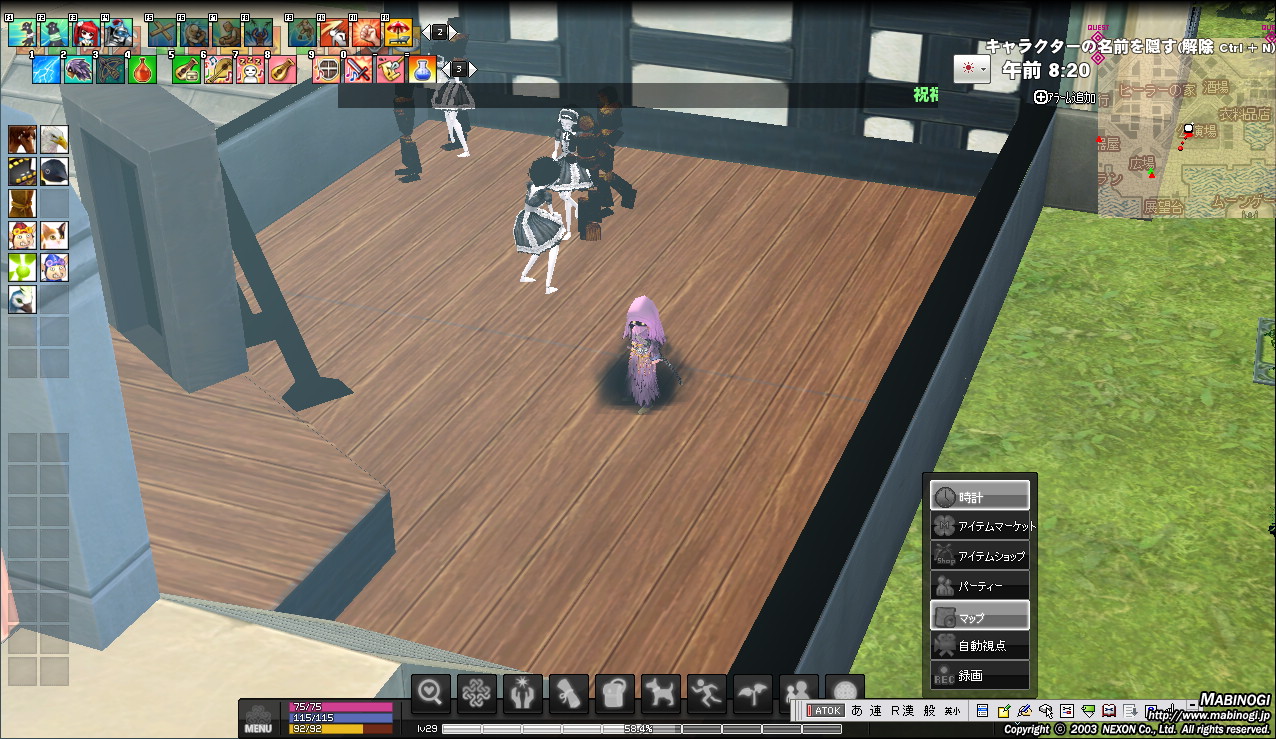Open the magnifying glass heart button
Screen dimensions: 1276x739
(x=431, y=692)
